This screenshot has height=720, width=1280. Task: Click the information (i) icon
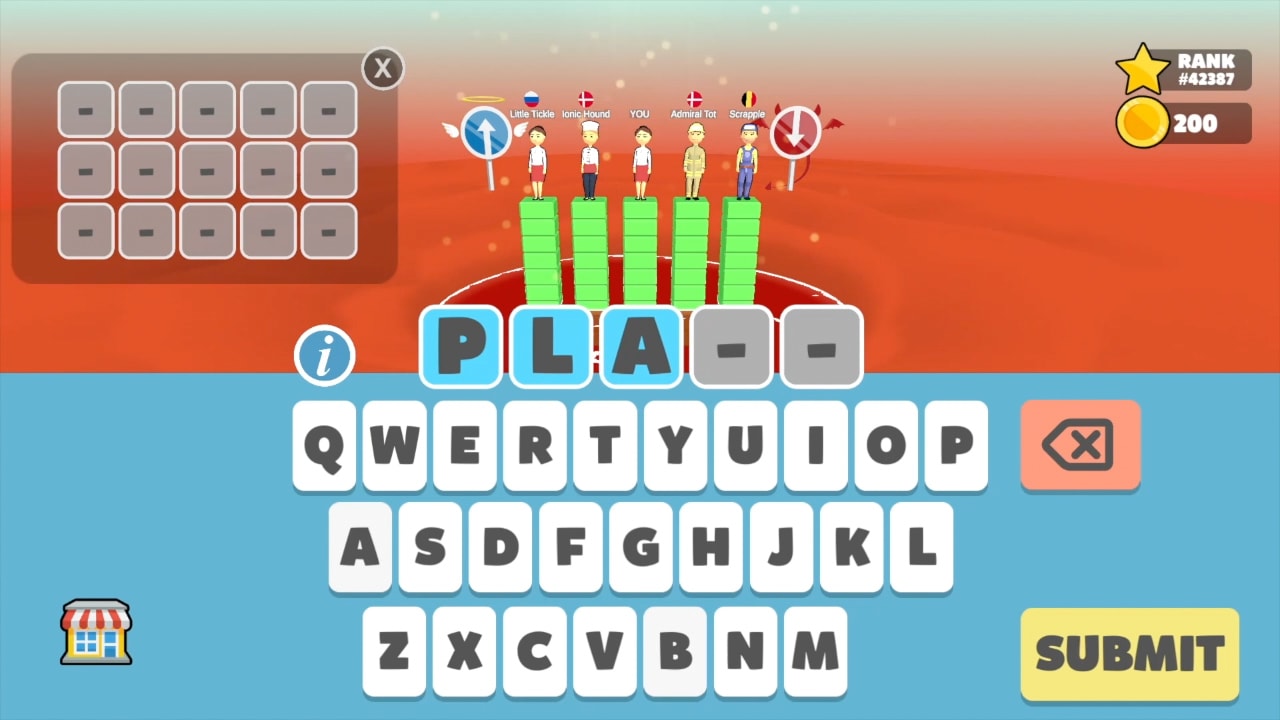(x=325, y=355)
